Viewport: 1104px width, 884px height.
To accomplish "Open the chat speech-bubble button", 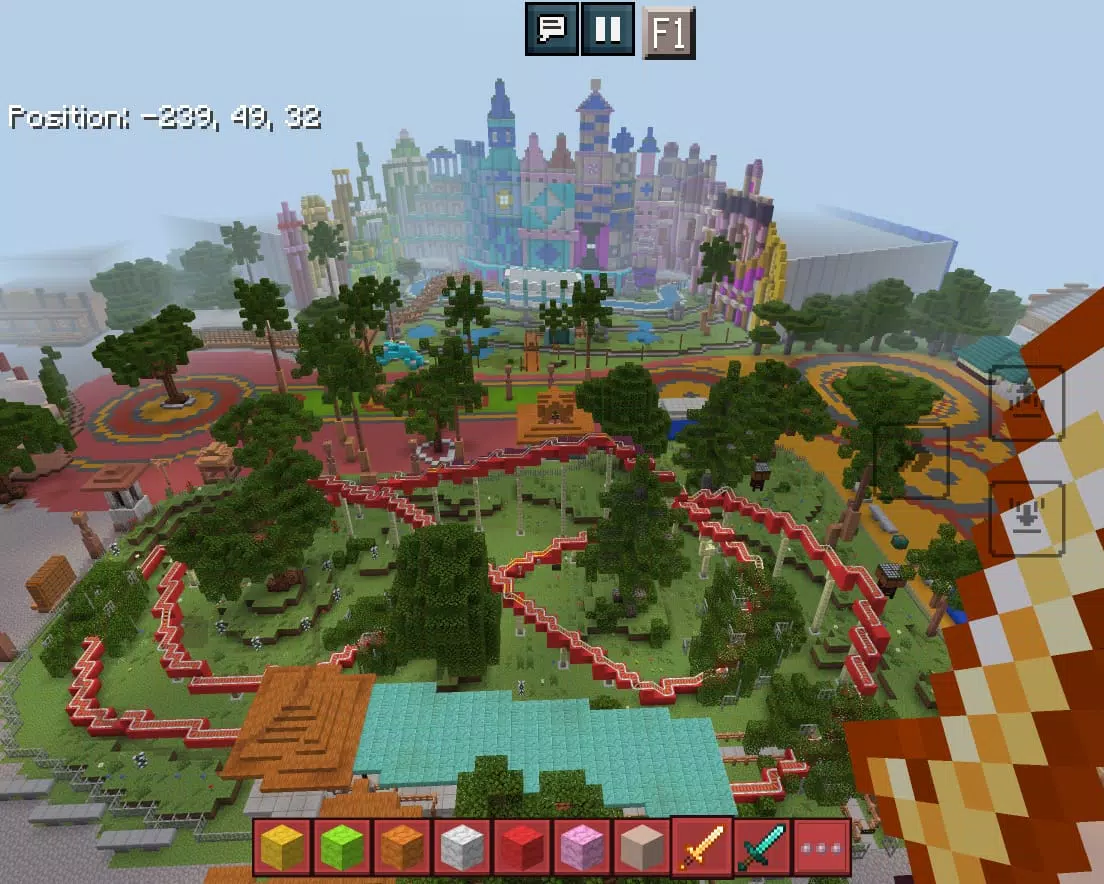I will pyautogui.click(x=551, y=29).
